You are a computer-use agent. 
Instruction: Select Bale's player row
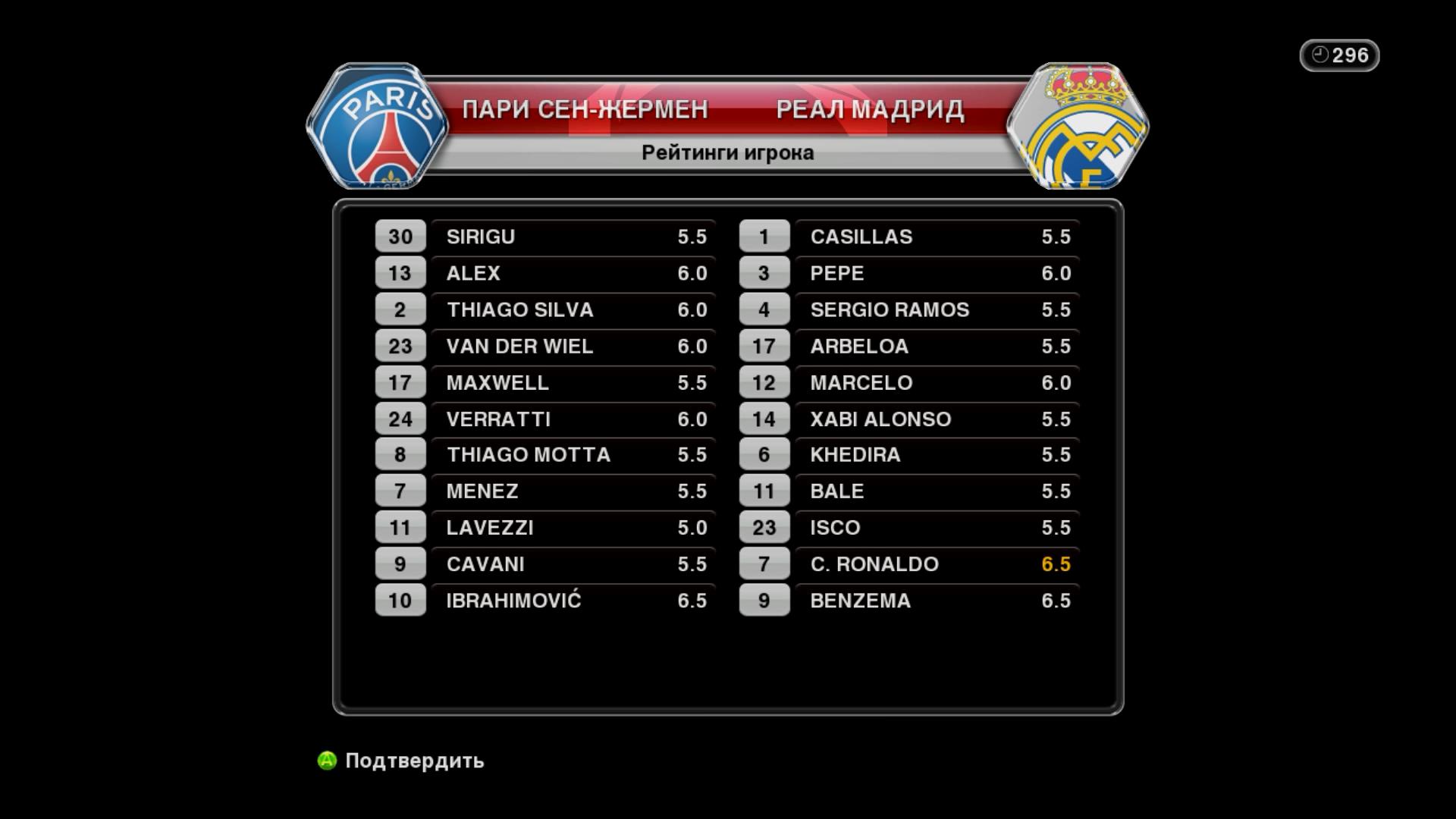tap(937, 491)
